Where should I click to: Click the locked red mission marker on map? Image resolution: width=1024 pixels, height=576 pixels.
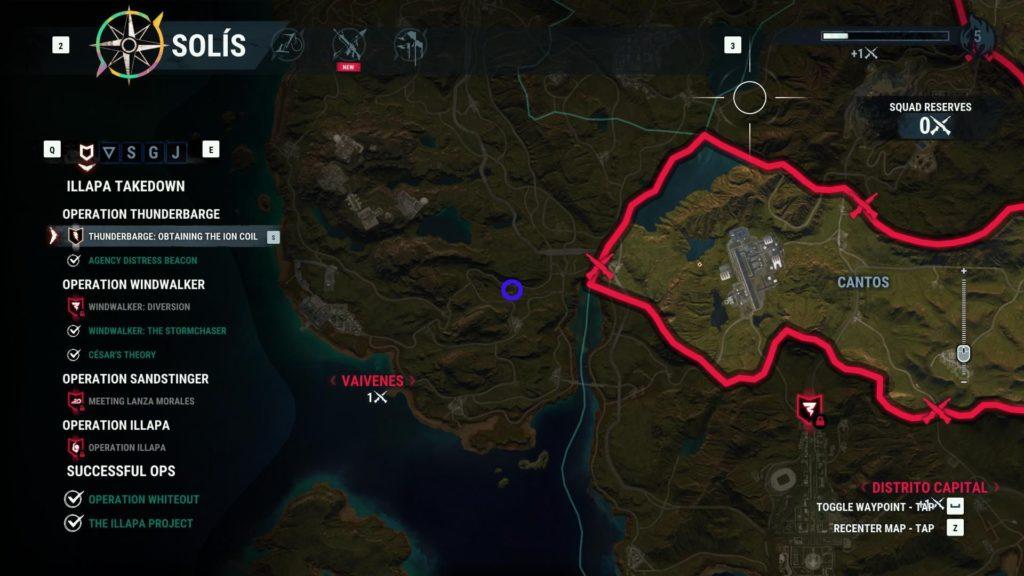click(x=808, y=409)
